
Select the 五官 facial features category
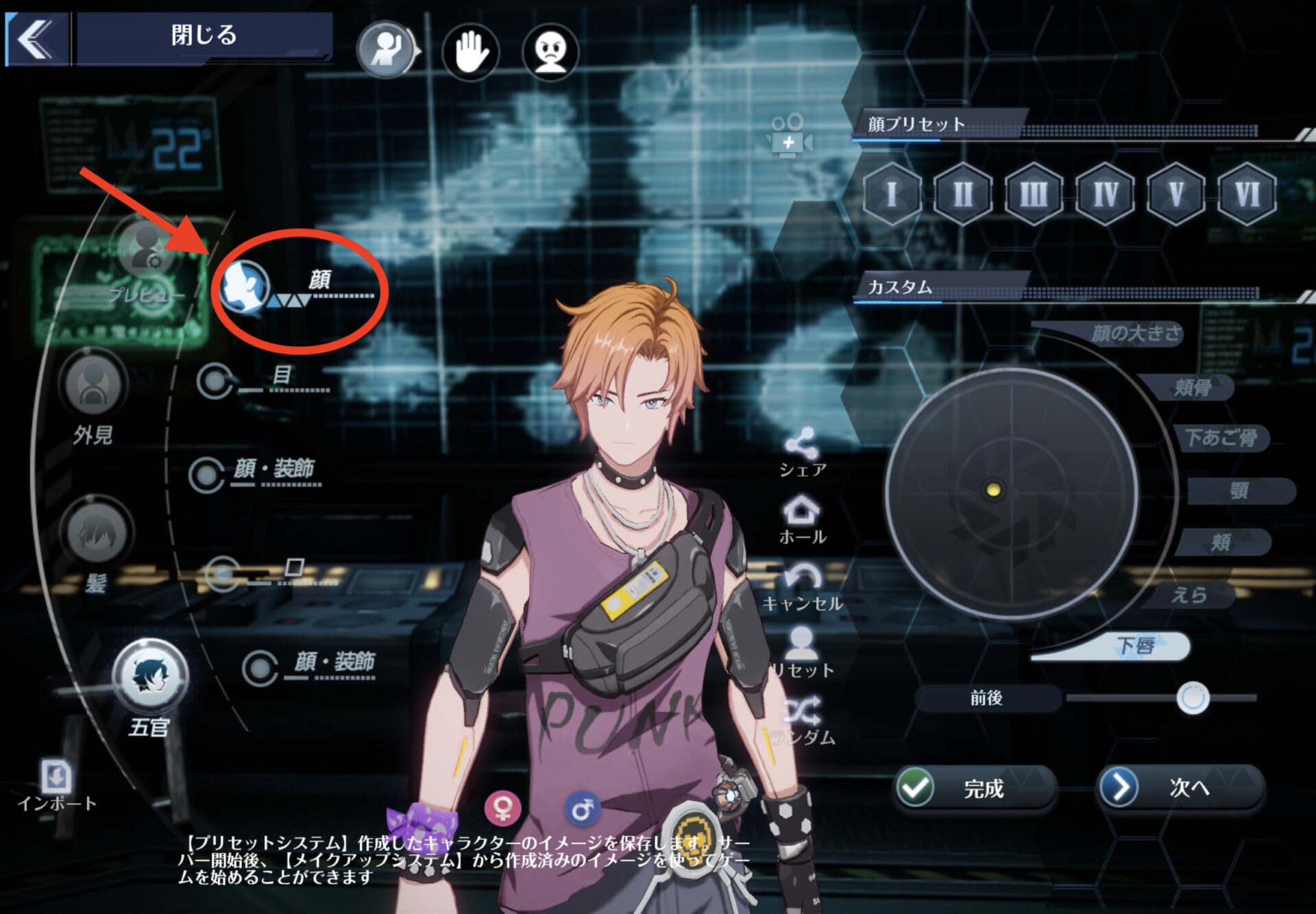(150, 678)
